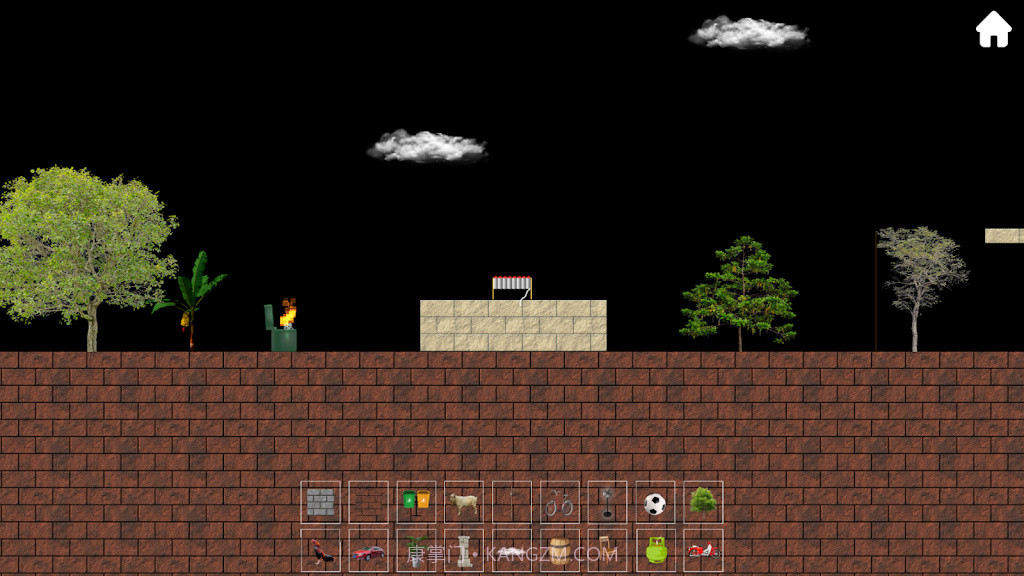This screenshot has width=1024, height=576.
Task: Pick the soccer ball slot
Action: click(x=655, y=502)
